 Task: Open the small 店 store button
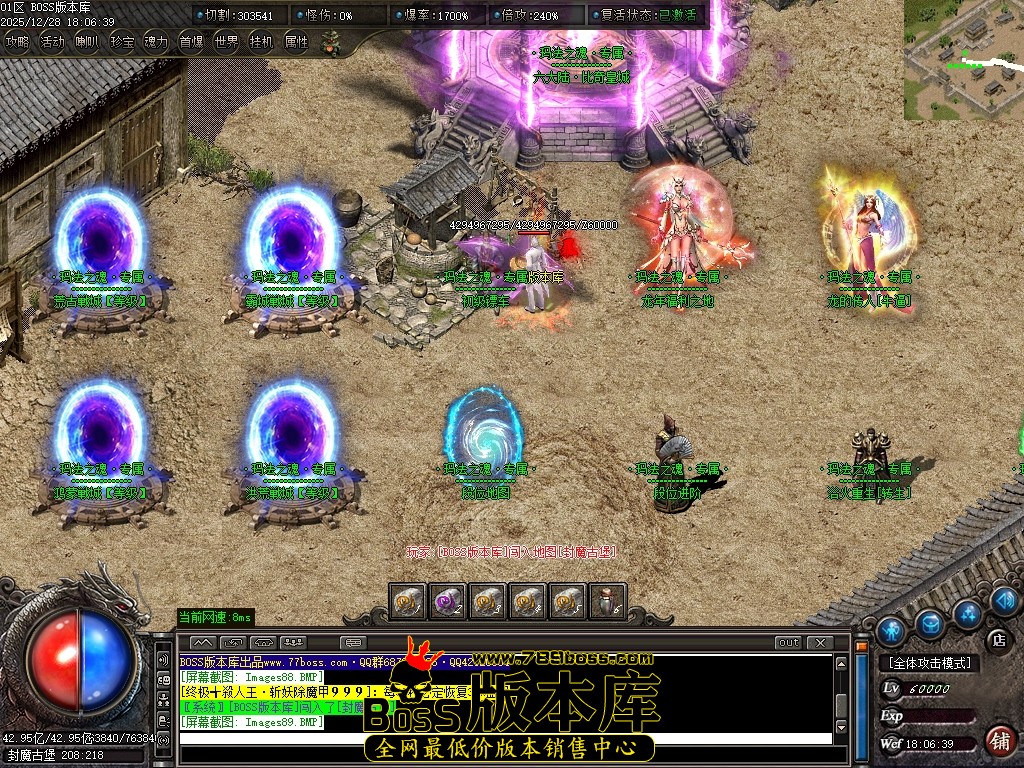coord(997,639)
